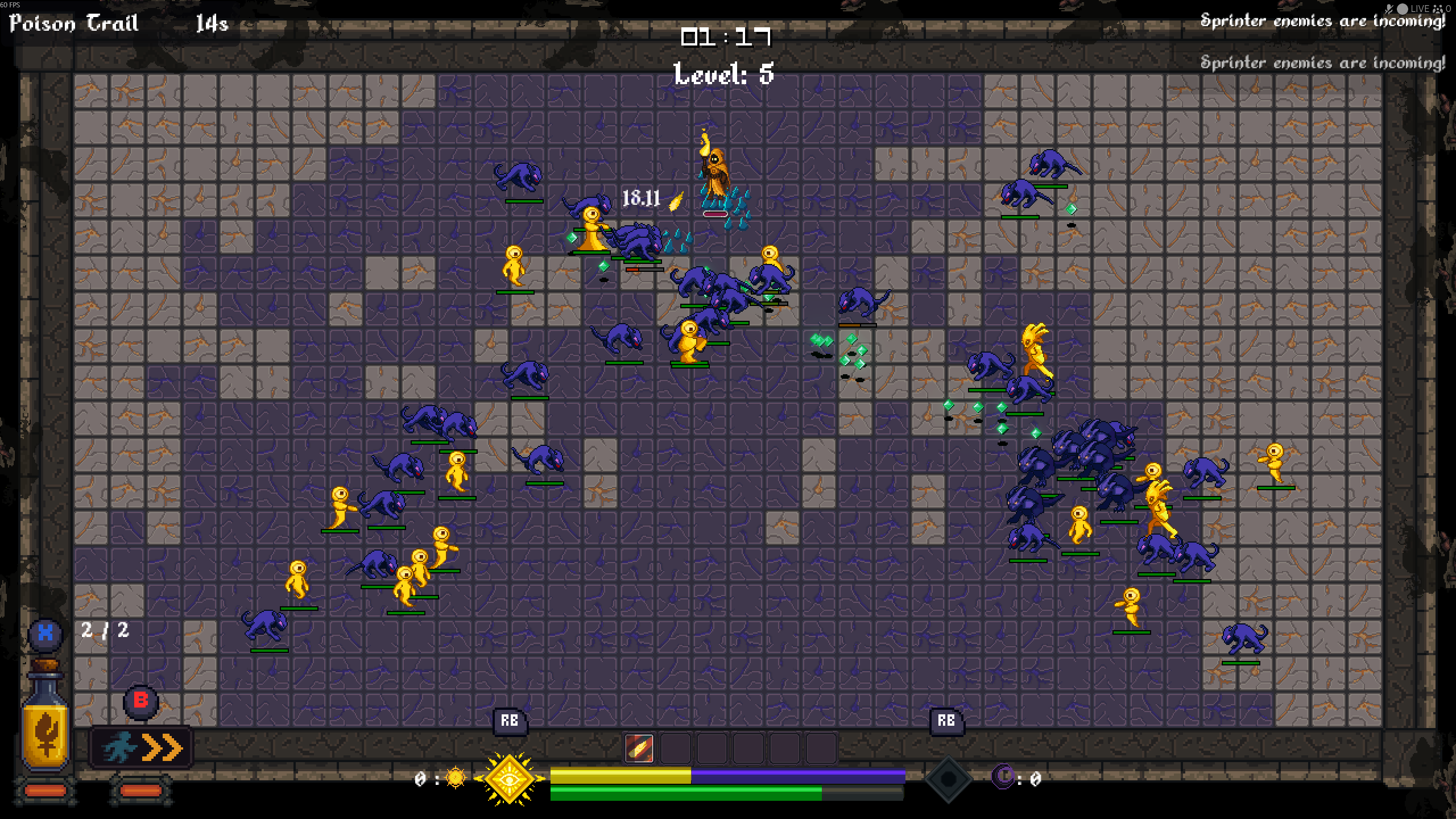
Task: Click the sun currency icon next to the zero counter
Action: 455,777
